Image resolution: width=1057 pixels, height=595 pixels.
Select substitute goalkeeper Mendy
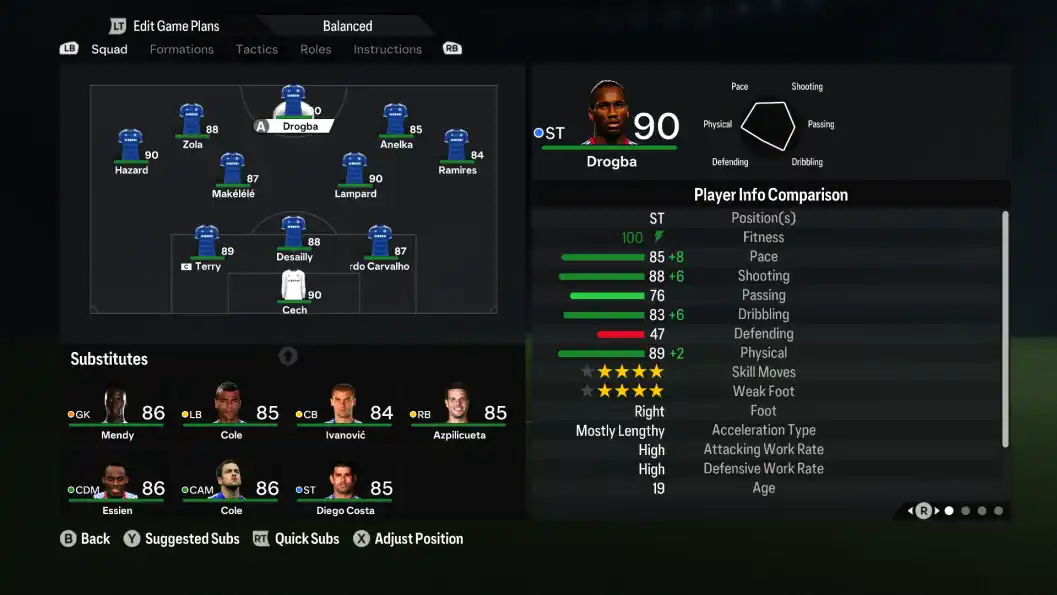(117, 412)
